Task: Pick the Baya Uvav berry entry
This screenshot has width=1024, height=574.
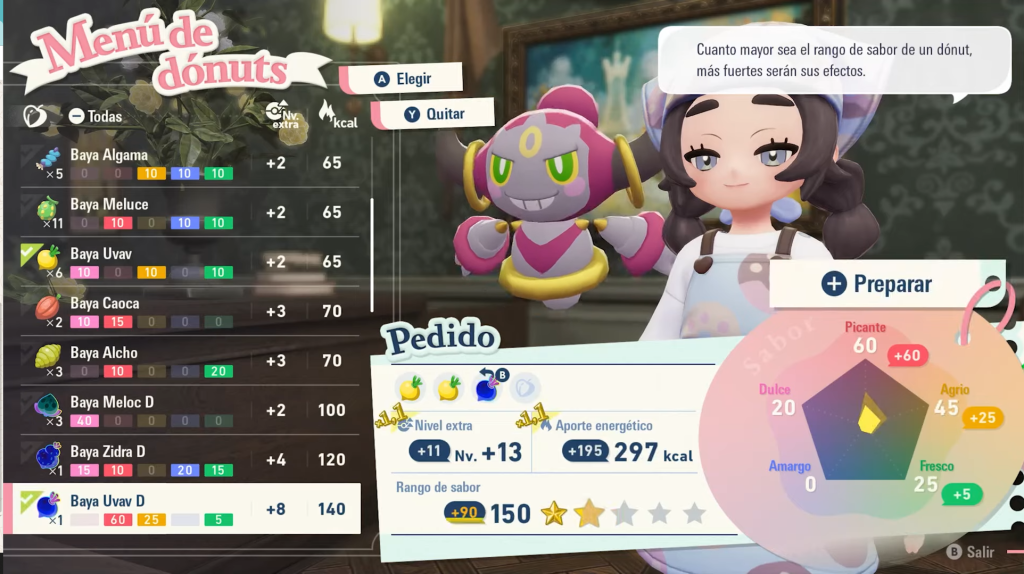Action: click(x=190, y=262)
